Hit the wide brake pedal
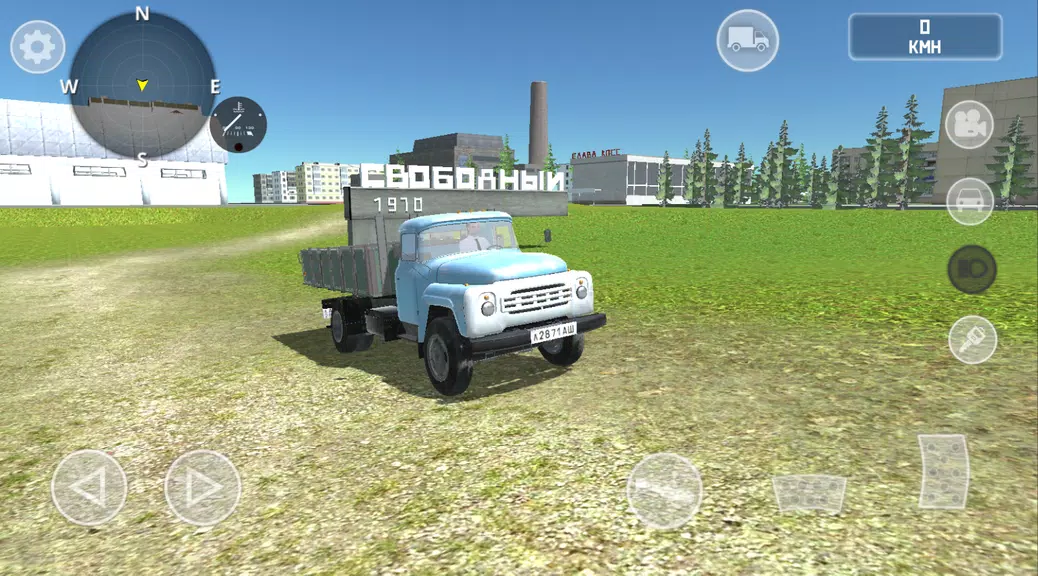This screenshot has width=1038, height=576. coord(809,493)
